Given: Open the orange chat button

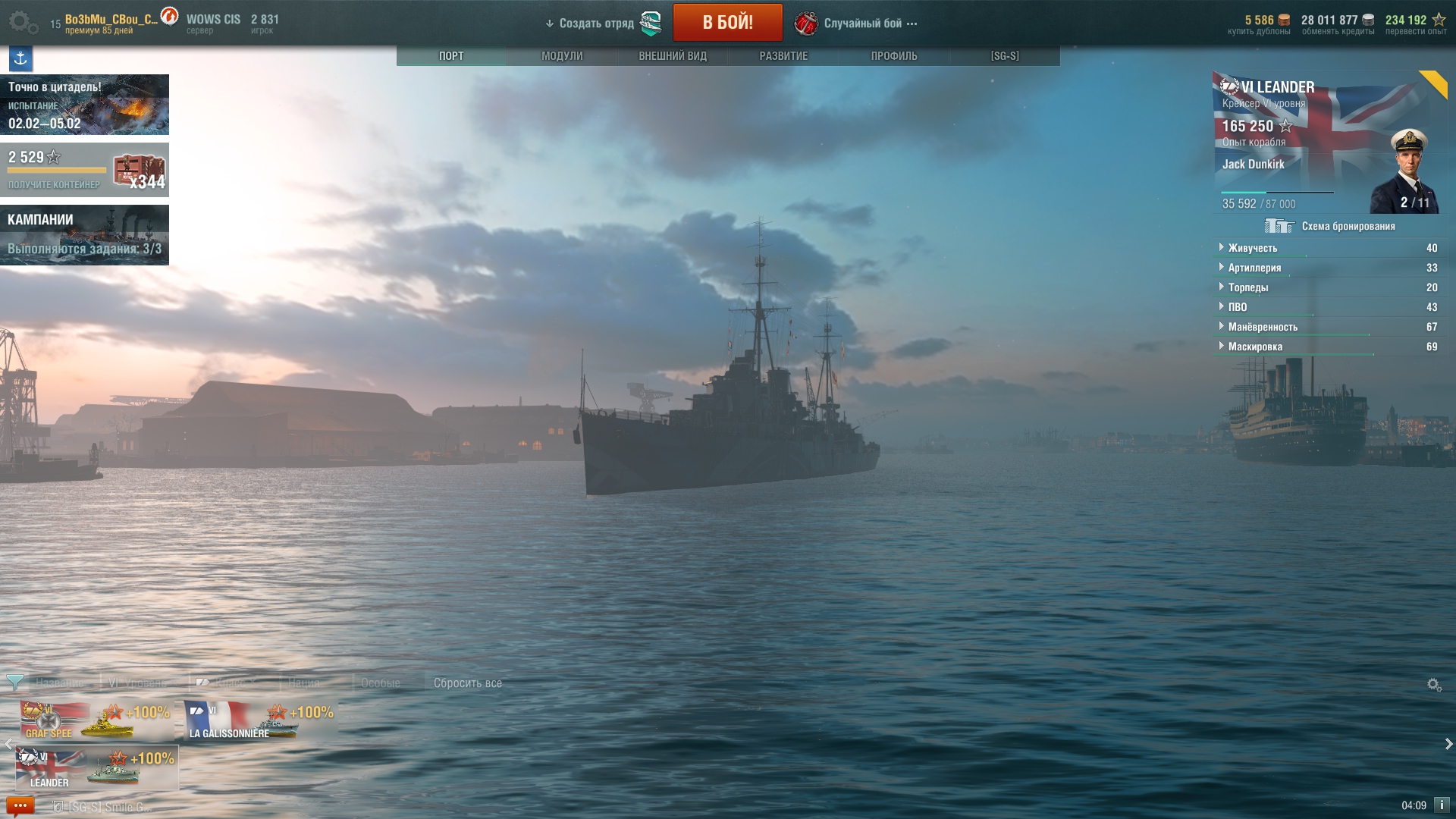Looking at the screenshot, I should 20,805.
